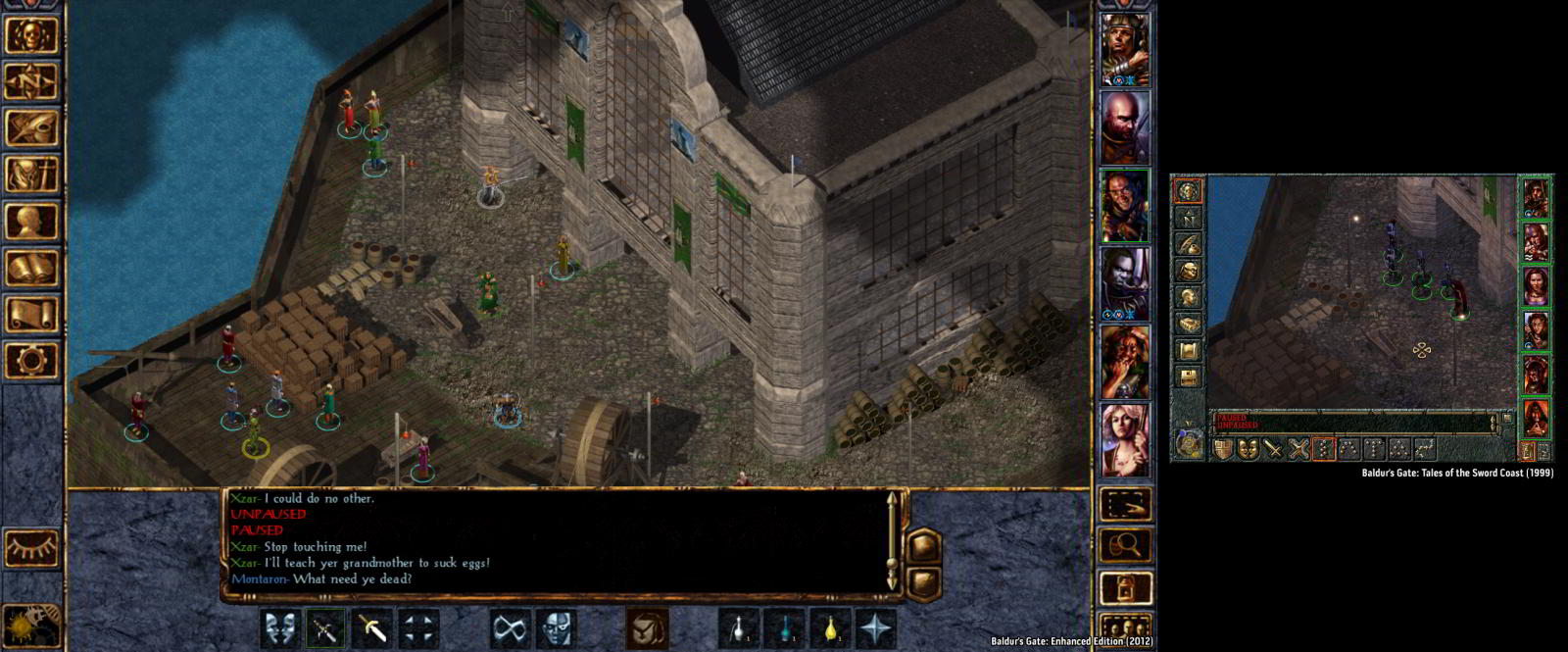Image resolution: width=1568 pixels, height=652 pixels.
Task: Toggle the padlock lock-view button
Action: point(1125,588)
